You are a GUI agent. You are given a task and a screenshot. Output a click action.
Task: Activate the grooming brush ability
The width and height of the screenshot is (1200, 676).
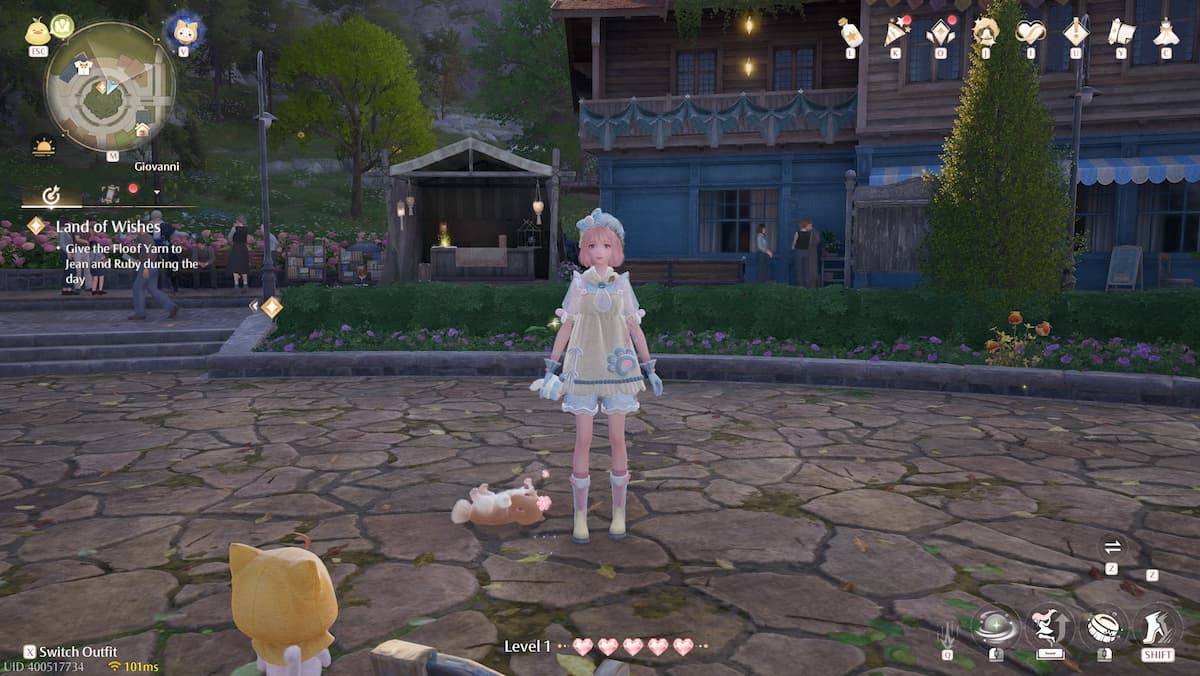click(1102, 627)
